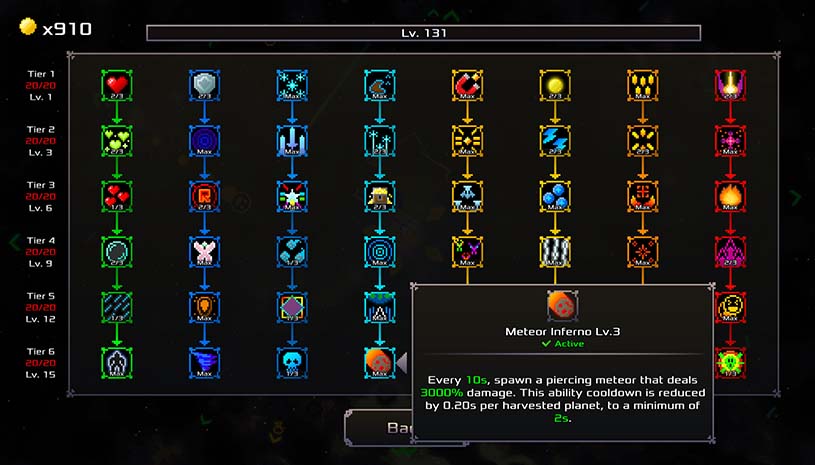Pick the orange lightbulb skill node
The image size is (815, 465).
pos(204,306)
